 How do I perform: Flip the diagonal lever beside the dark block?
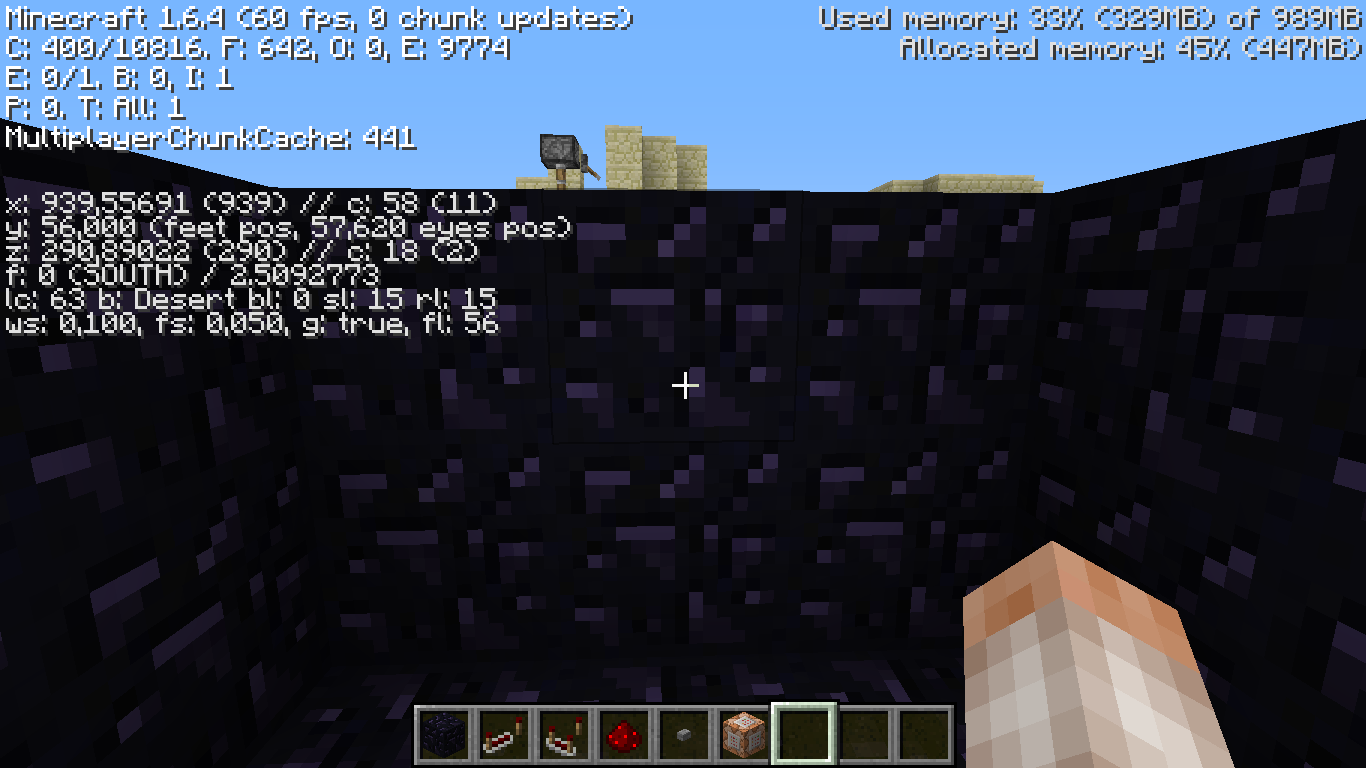pyautogui.click(x=592, y=173)
